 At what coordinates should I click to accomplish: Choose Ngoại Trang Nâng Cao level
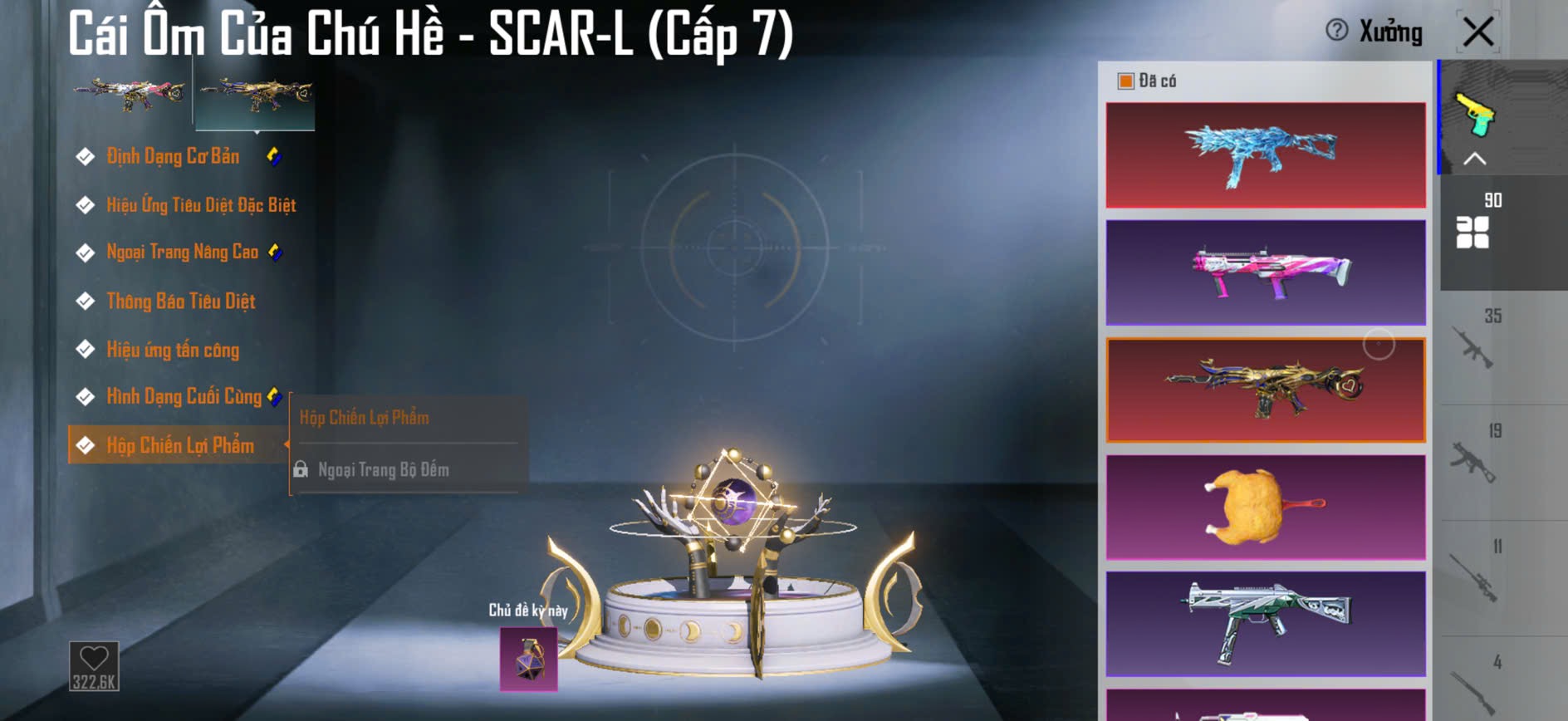point(182,252)
